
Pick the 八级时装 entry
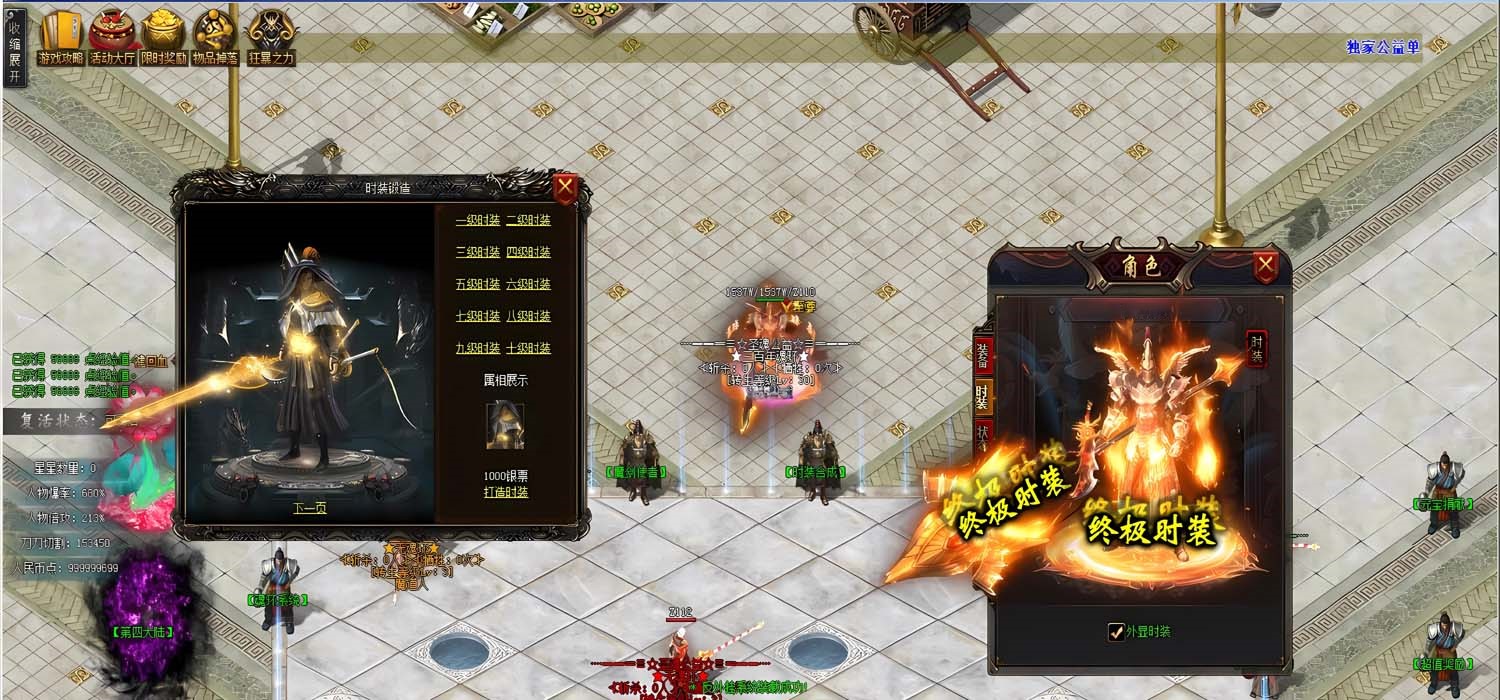(528, 316)
